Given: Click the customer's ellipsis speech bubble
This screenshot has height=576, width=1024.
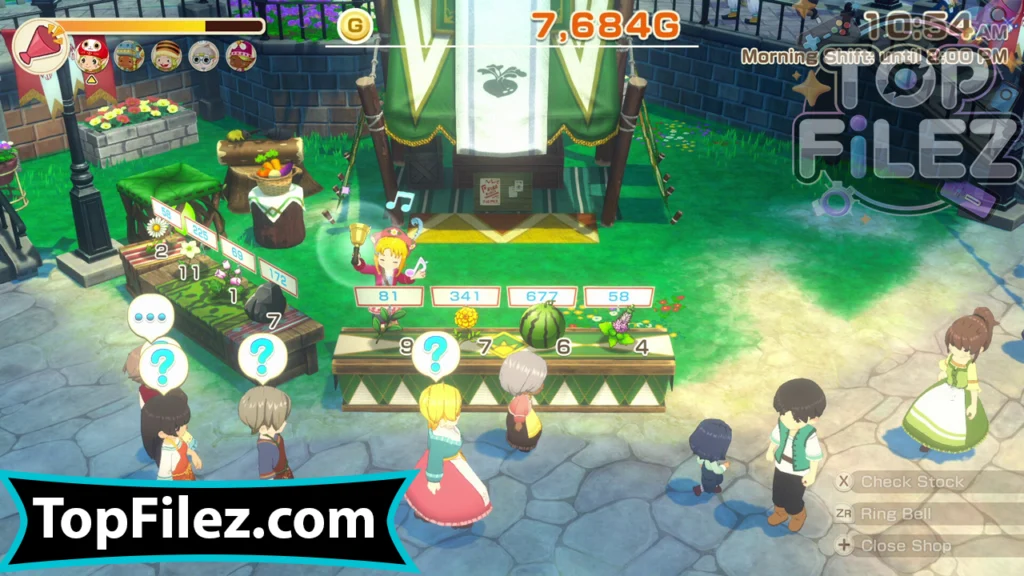Looking at the screenshot, I should click(x=151, y=316).
